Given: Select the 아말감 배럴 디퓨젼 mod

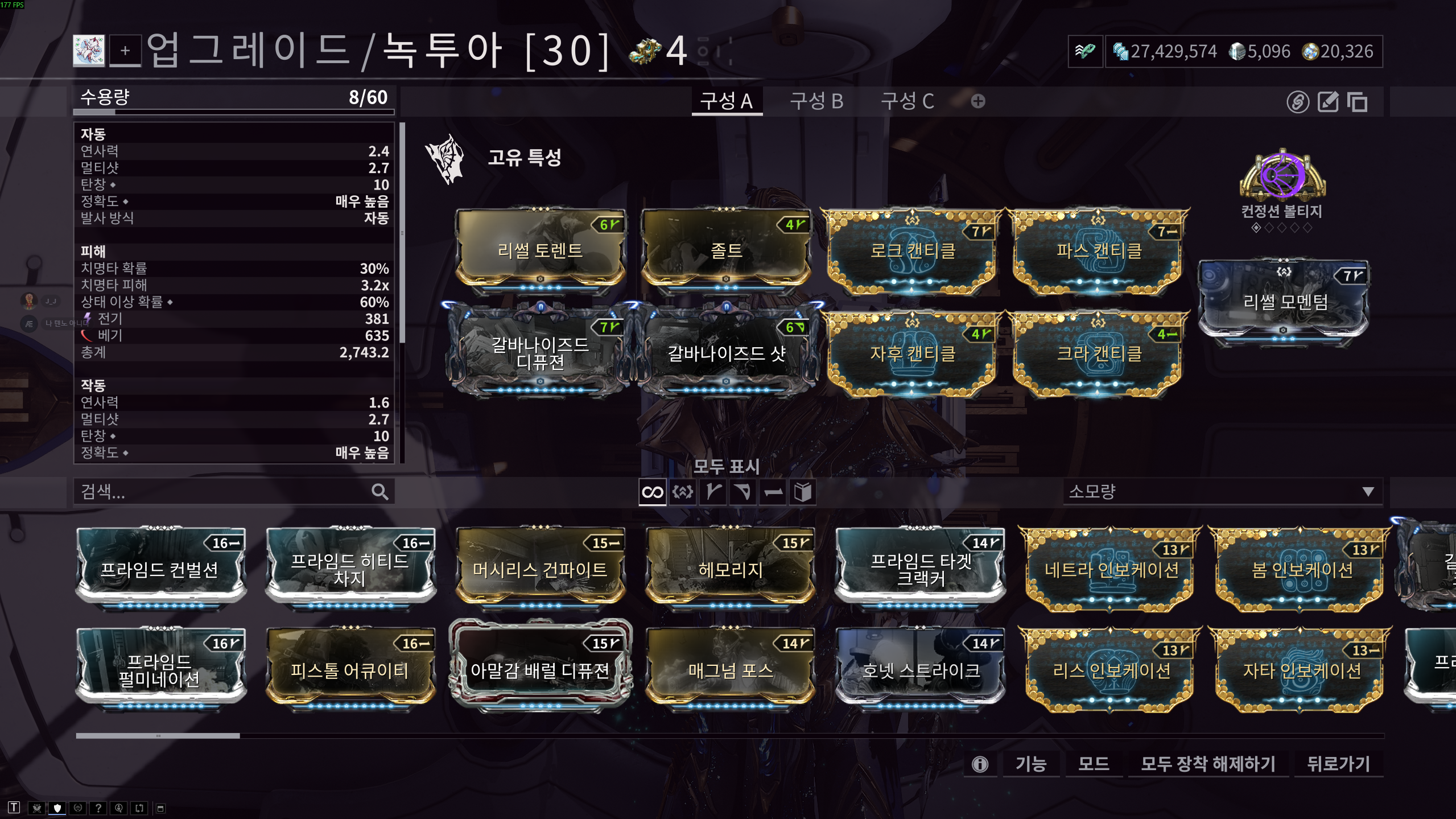Looking at the screenshot, I should (x=540, y=670).
